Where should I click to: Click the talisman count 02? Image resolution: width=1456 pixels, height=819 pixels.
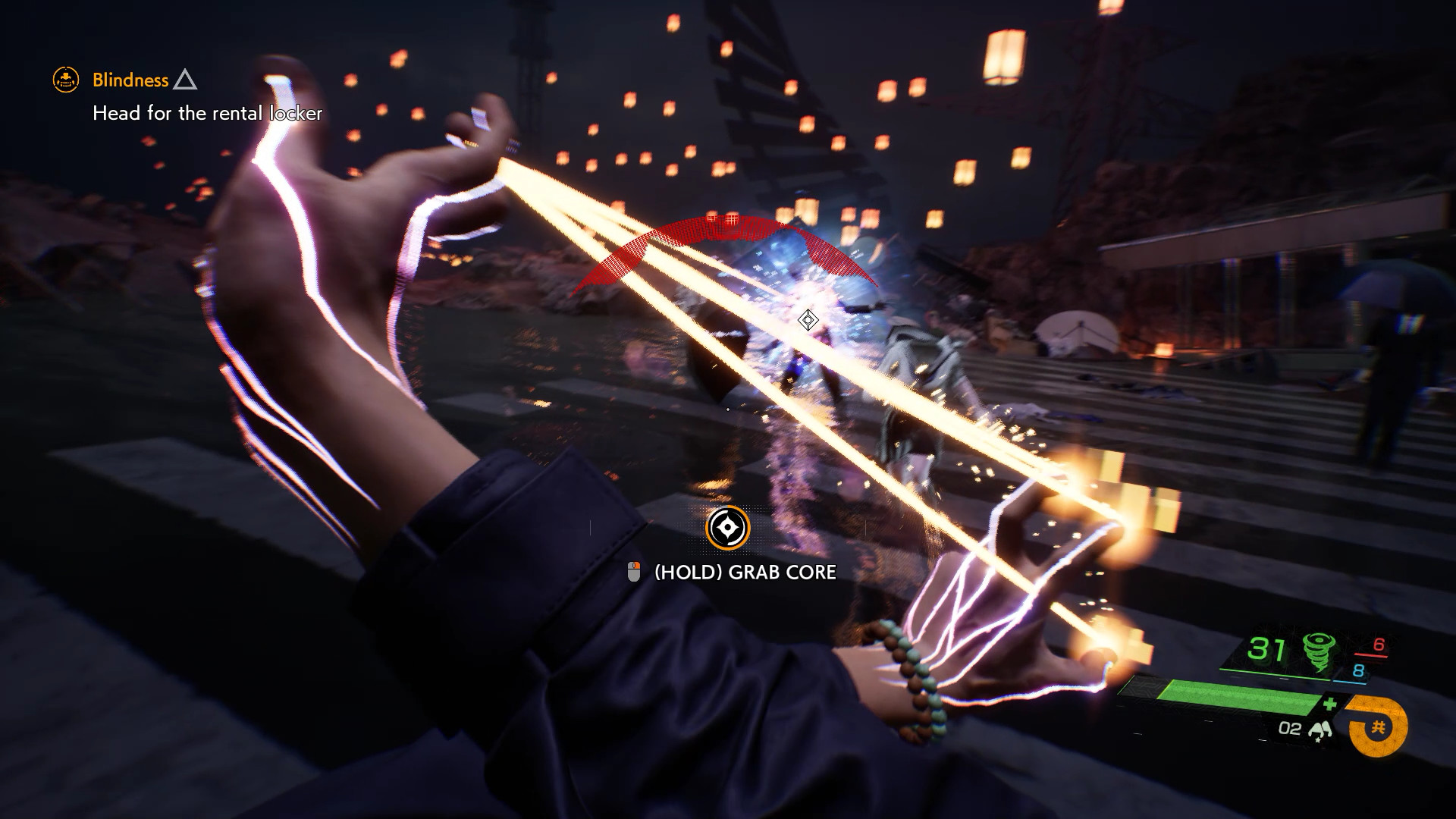[1291, 729]
